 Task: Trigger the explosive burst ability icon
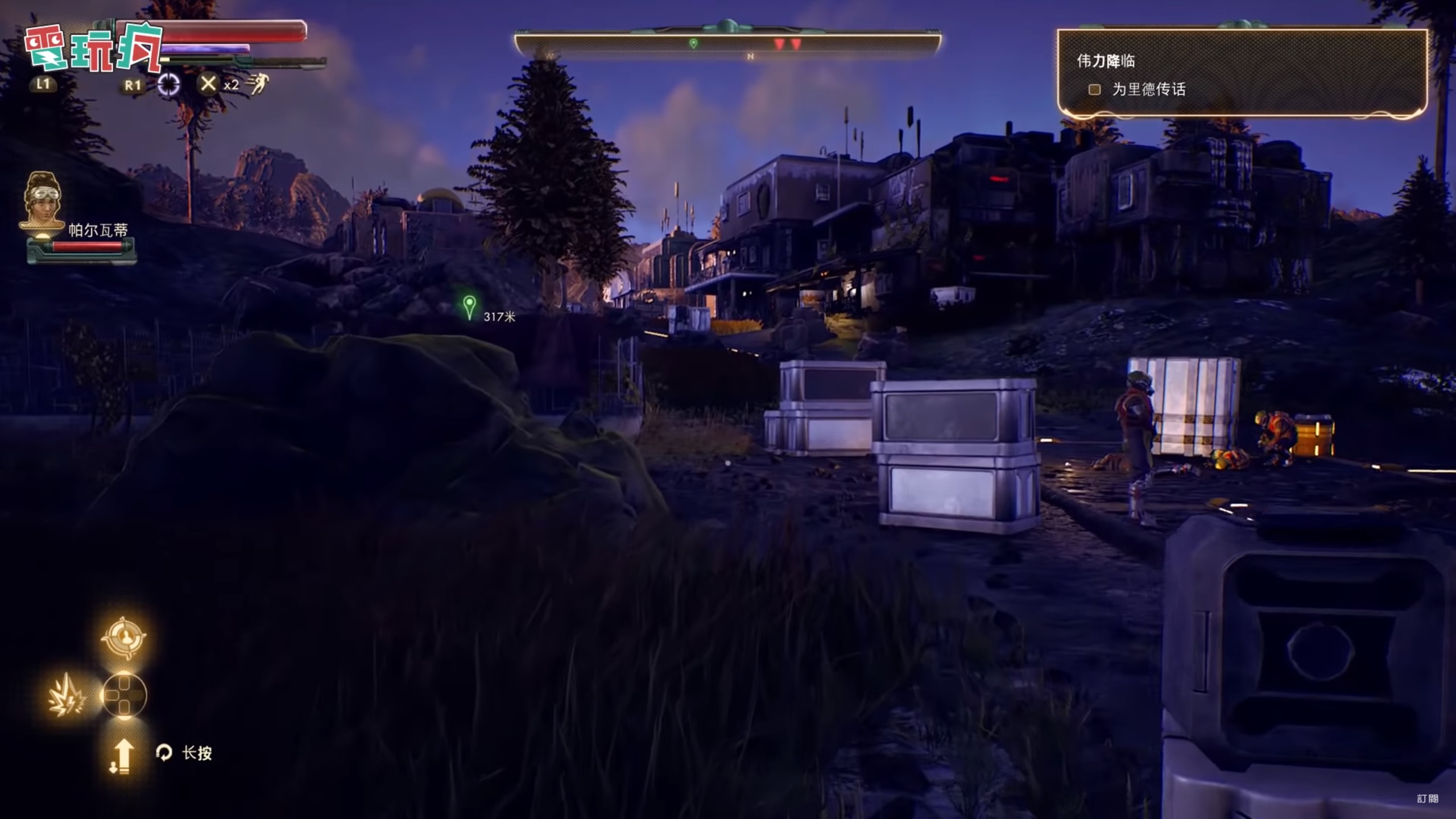click(x=67, y=695)
